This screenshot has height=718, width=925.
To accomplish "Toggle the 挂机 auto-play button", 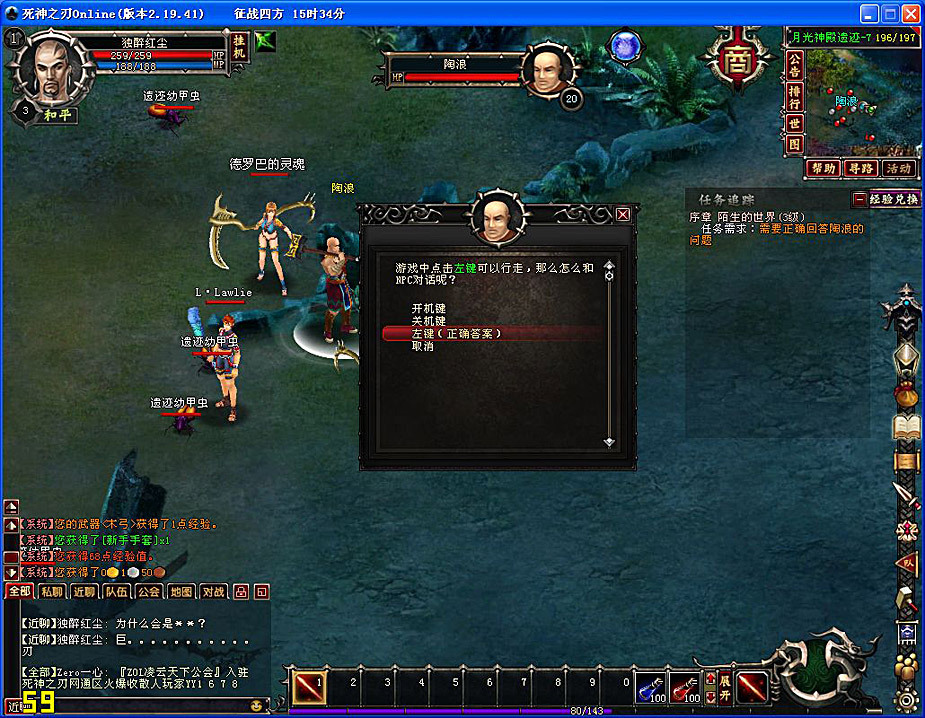I will click(239, 46).
